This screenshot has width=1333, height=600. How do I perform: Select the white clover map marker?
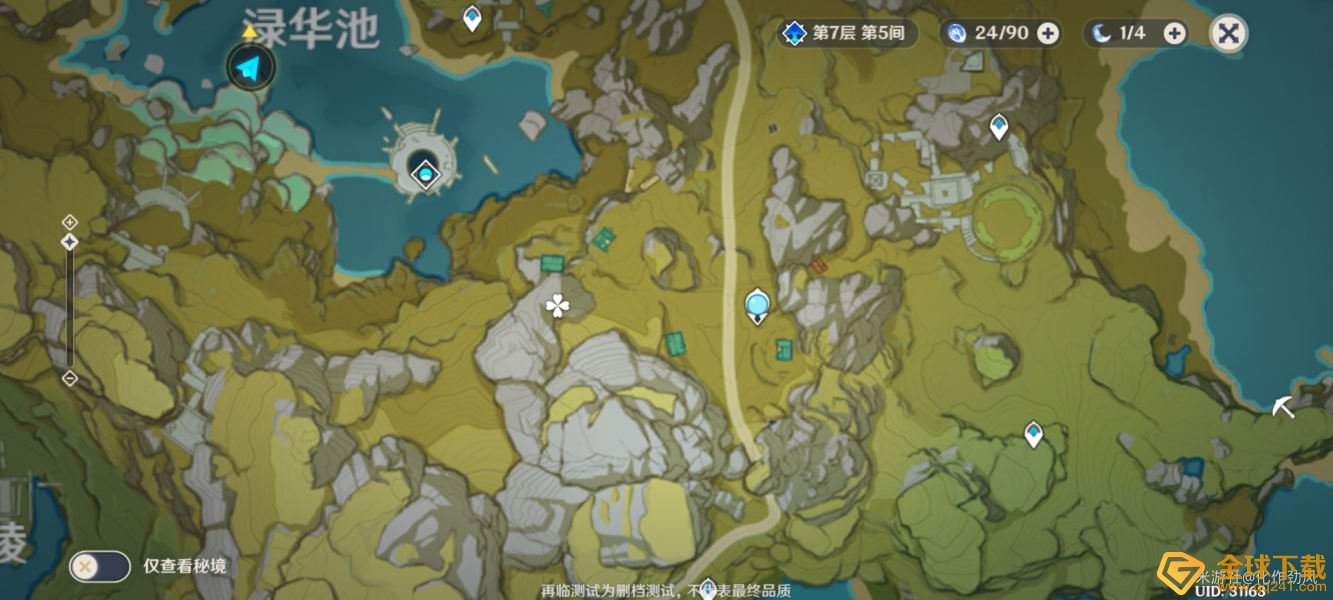[x=556, y=307]
